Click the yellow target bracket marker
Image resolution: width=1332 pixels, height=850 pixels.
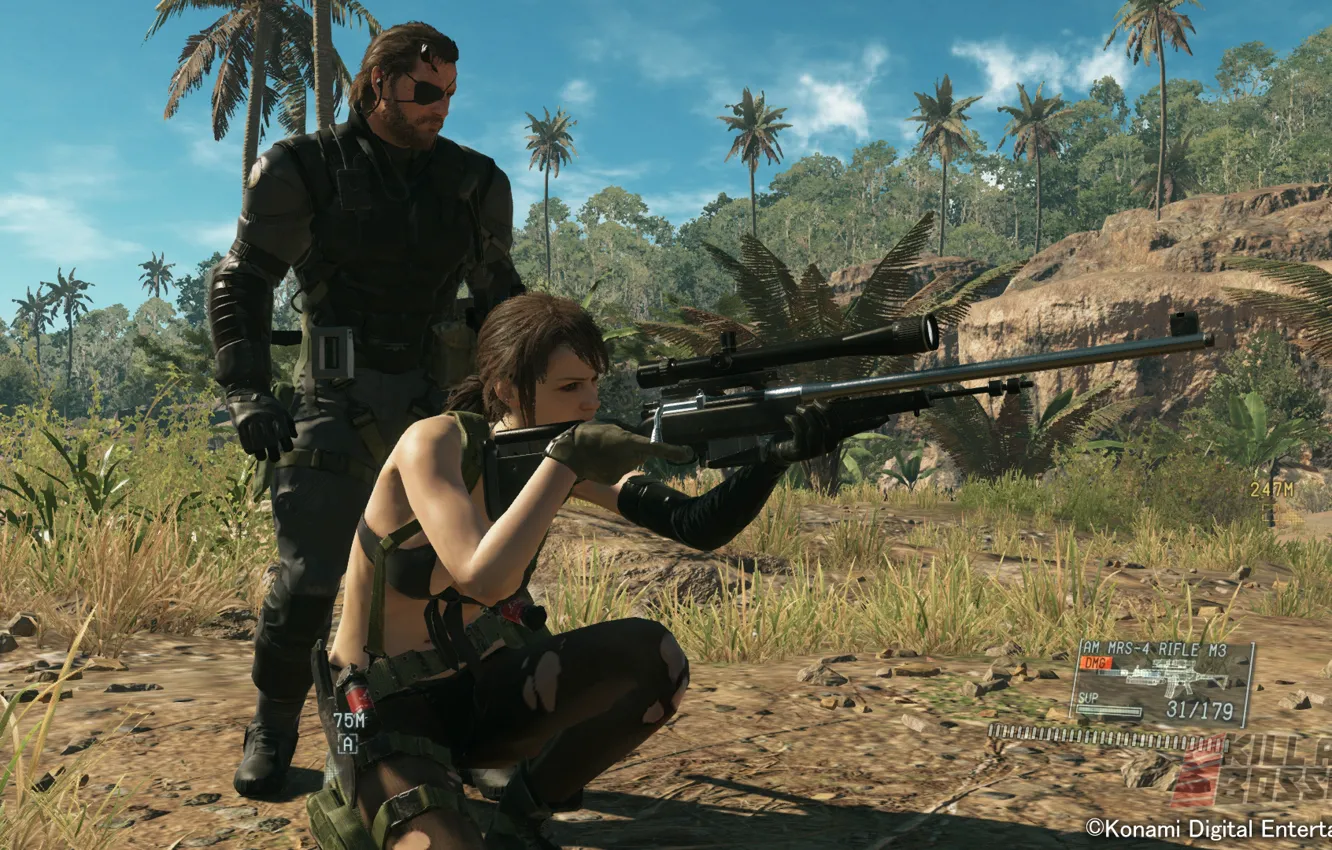[x=1270, y=513]
